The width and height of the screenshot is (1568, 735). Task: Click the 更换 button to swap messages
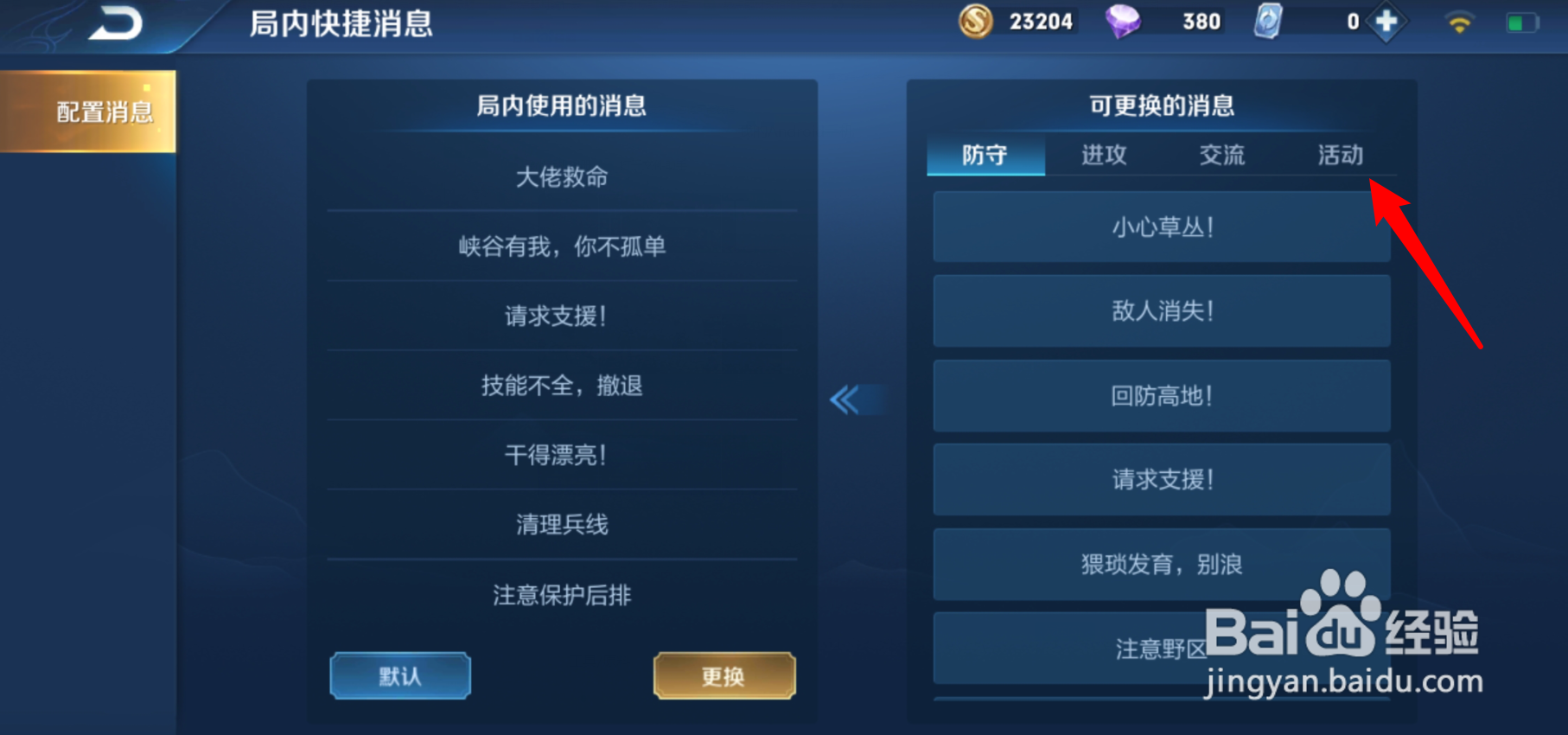coord(724,675)
